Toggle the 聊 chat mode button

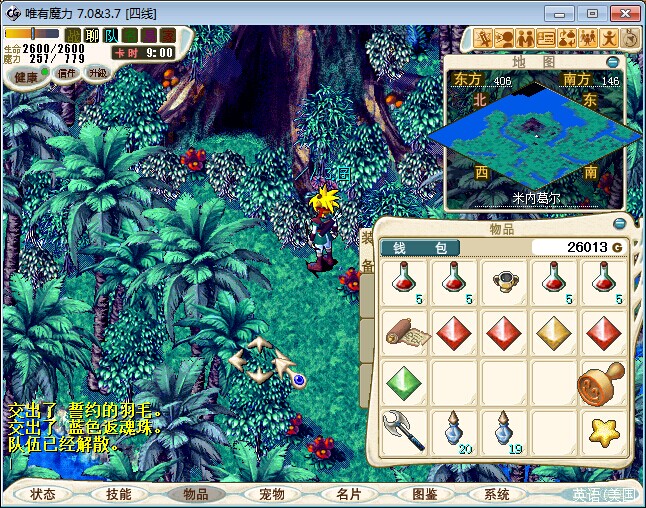coord(92,35)
